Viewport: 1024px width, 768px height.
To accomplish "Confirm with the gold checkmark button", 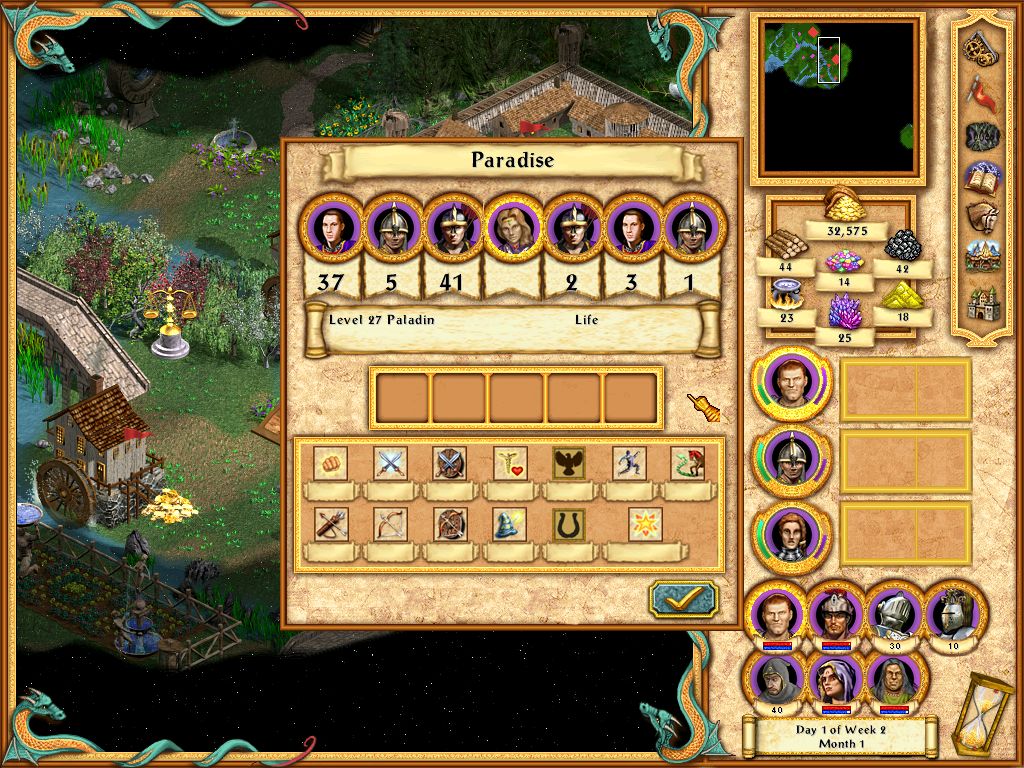I will coord(683,598).
